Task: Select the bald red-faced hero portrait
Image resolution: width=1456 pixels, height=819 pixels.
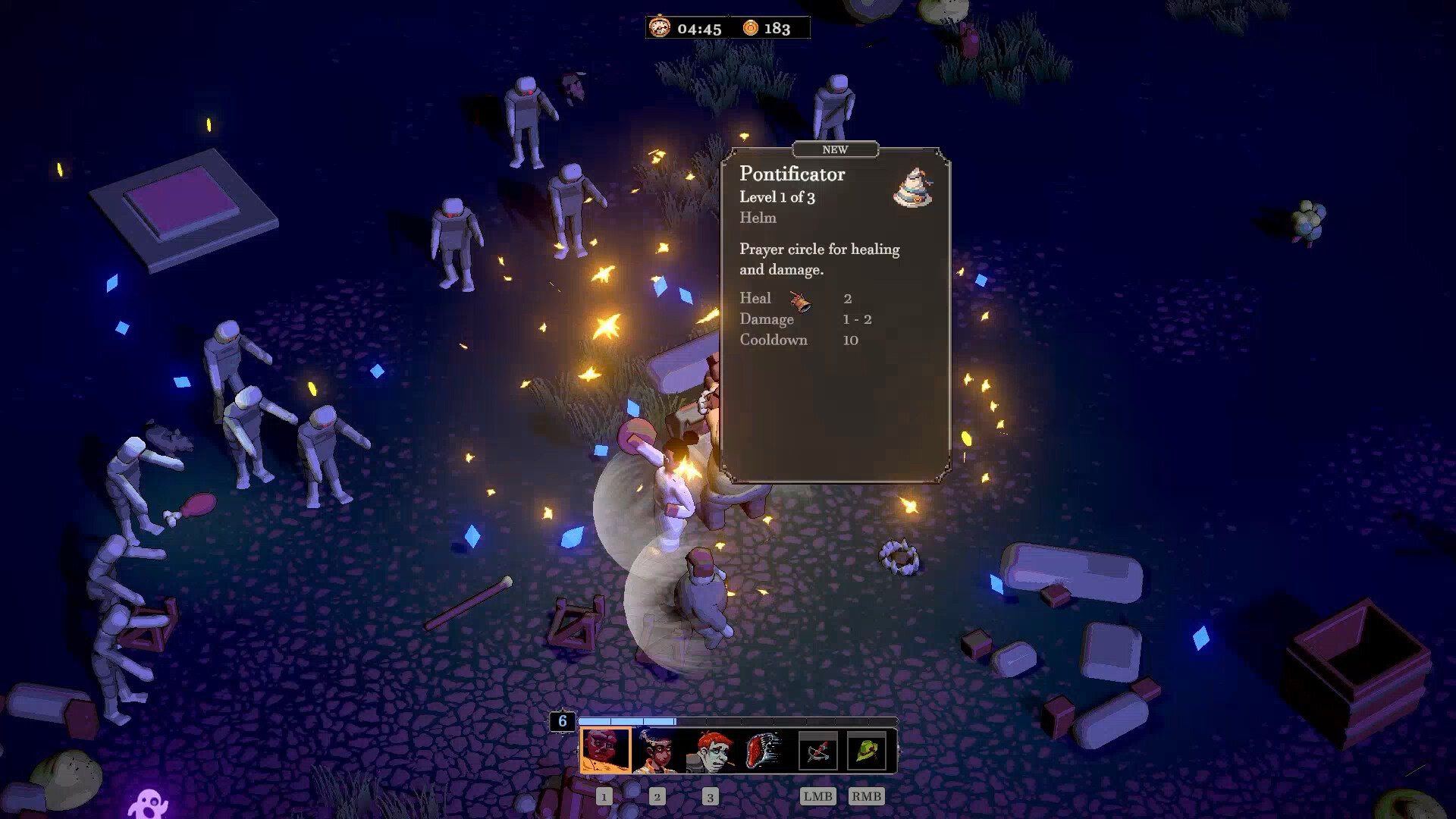Action: click(x=605, y=750)
